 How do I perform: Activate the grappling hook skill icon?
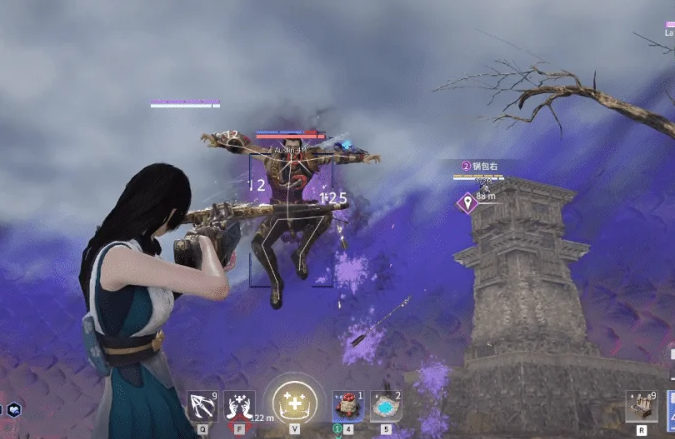click(203, 406)
